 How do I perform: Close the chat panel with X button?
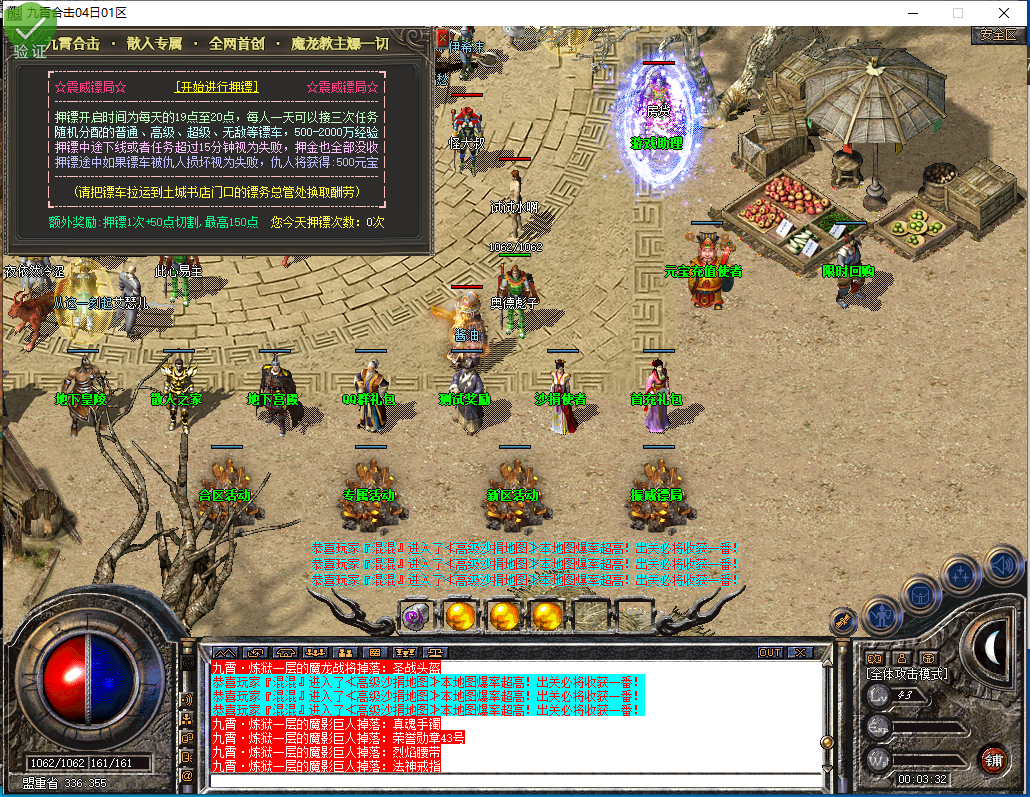point(799,652)
